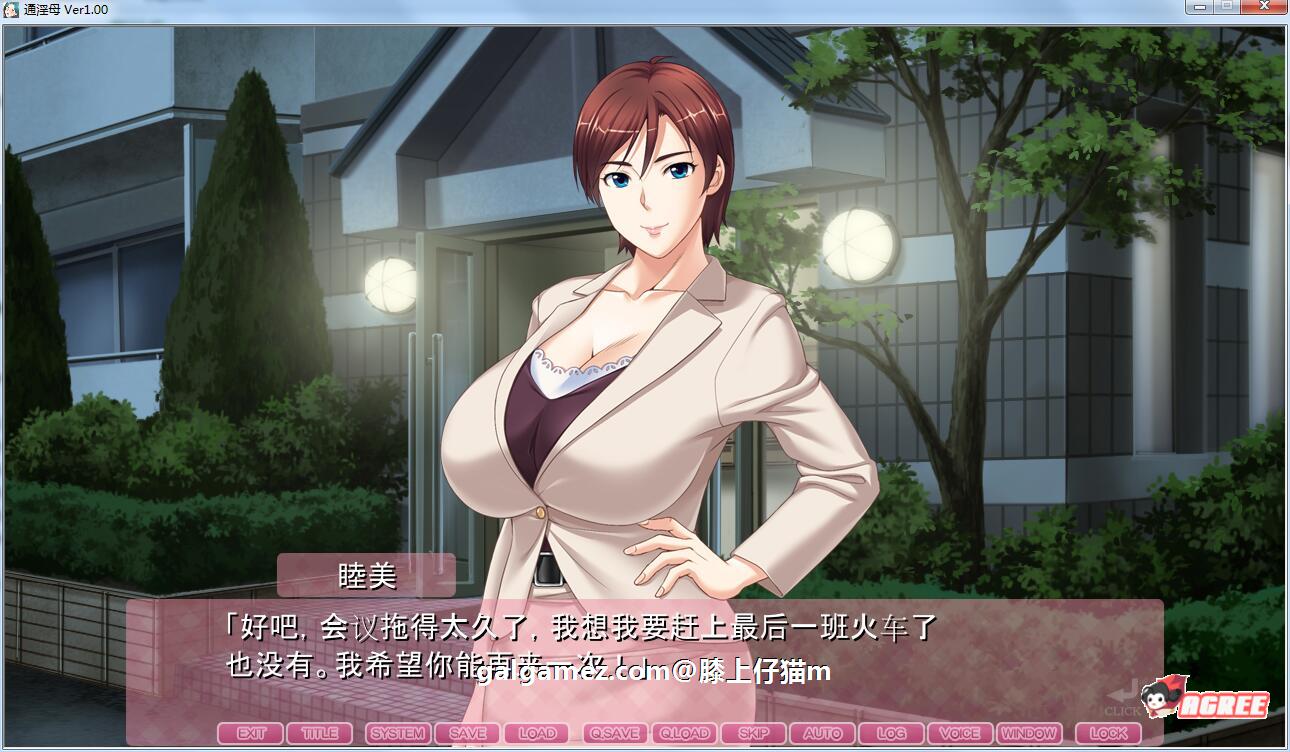
Task: Select EXIT to quit the game
Action: click(251, 733)
